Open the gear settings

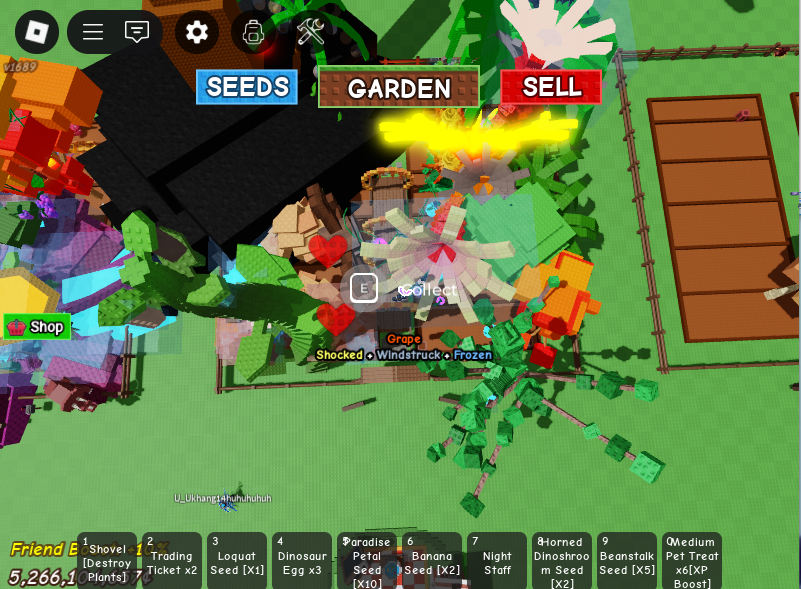pyautogui.click(x=197, y=32)
